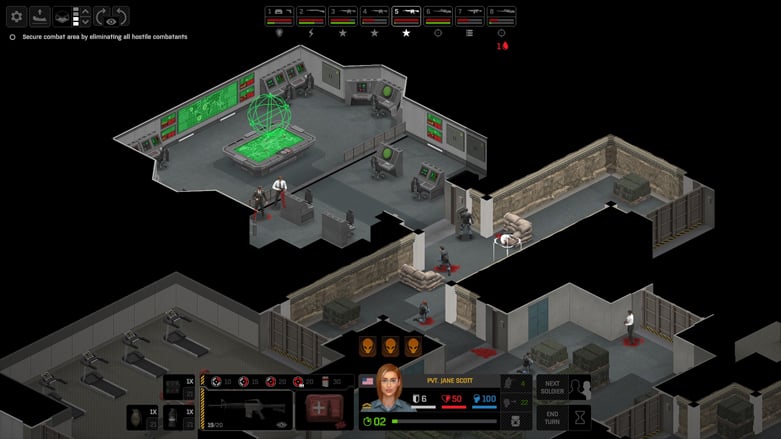Screen dimensions: 781x439
Task: Move the view down one floor
Action: click(84, 22)
